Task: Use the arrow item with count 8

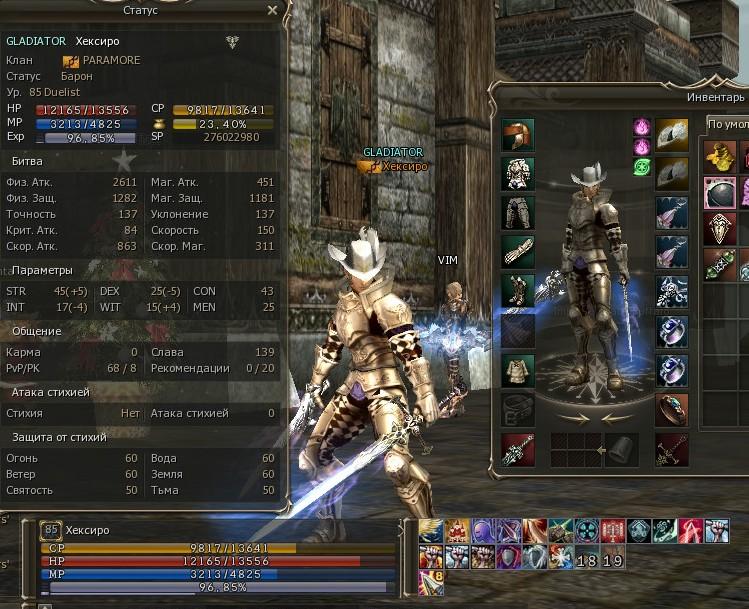Action: (x=431, y=577)
